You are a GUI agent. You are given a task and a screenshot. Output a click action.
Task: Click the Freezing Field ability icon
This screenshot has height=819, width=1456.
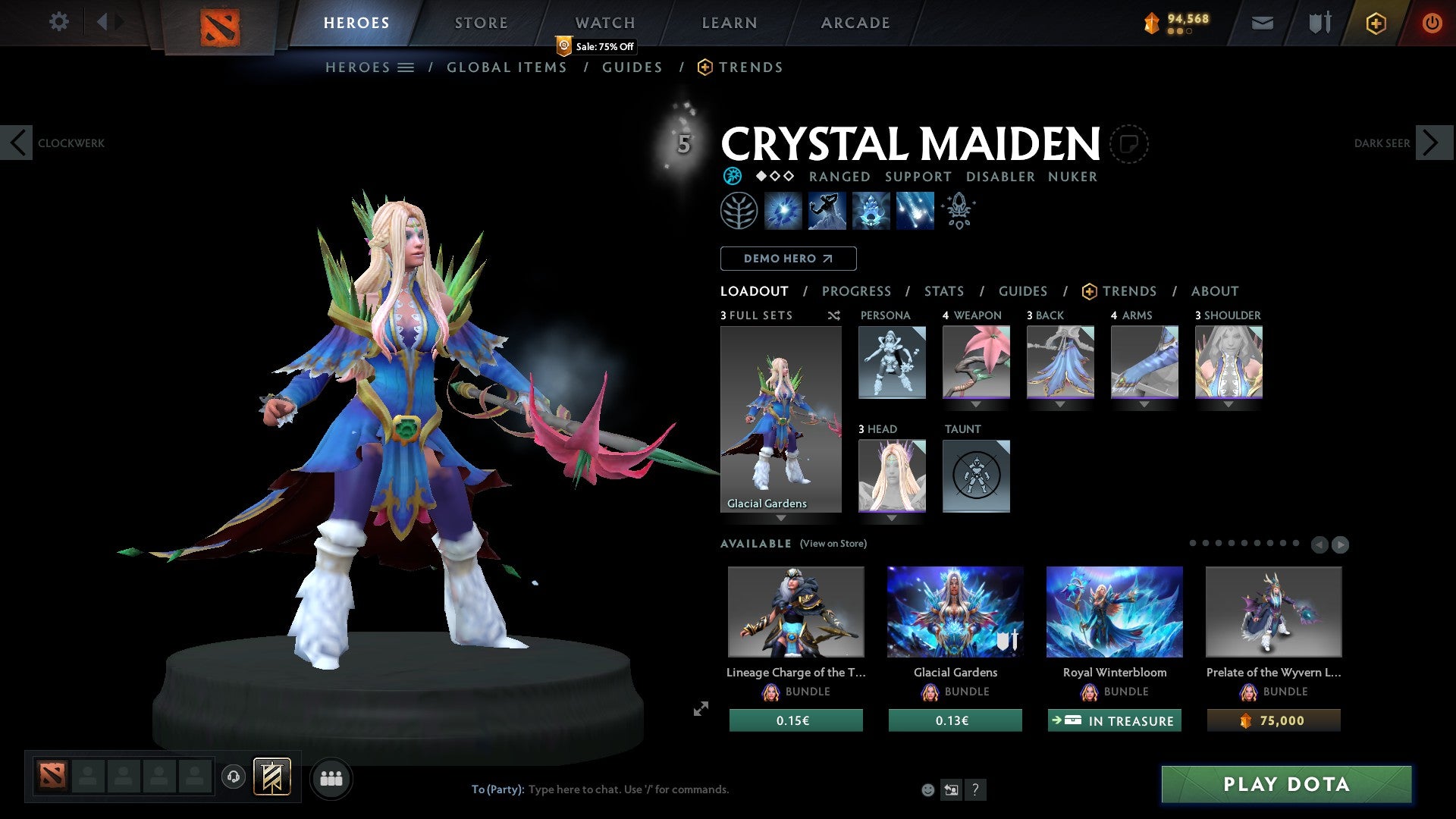pyautogui.click(x=914, y=211)
